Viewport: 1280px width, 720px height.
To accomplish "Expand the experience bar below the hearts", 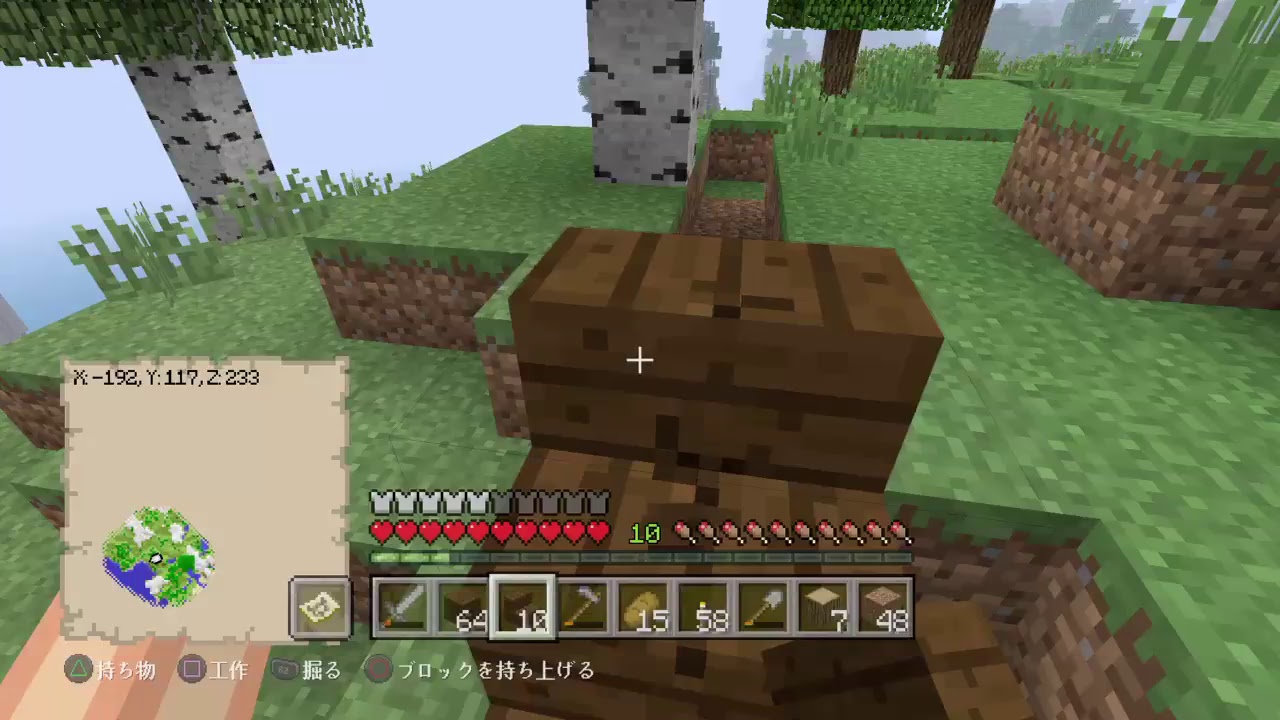I will point(640,557).
